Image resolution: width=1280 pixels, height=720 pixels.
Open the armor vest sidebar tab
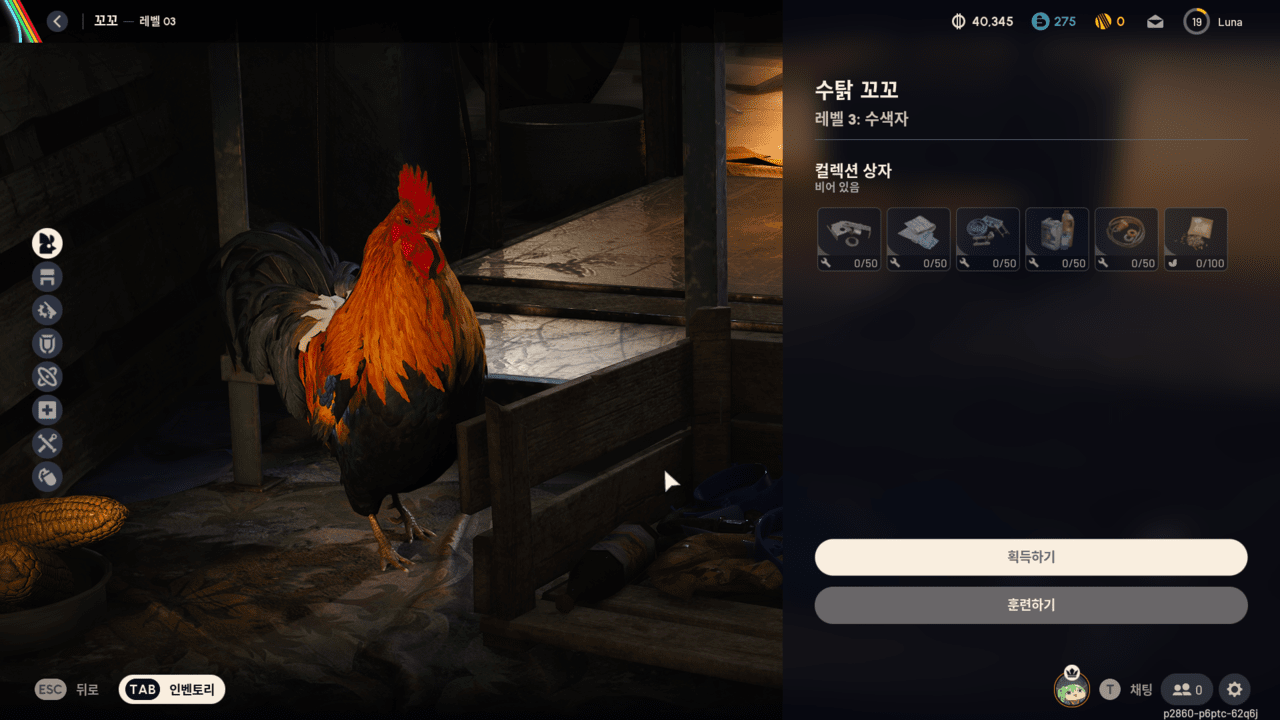click(47, 344)
